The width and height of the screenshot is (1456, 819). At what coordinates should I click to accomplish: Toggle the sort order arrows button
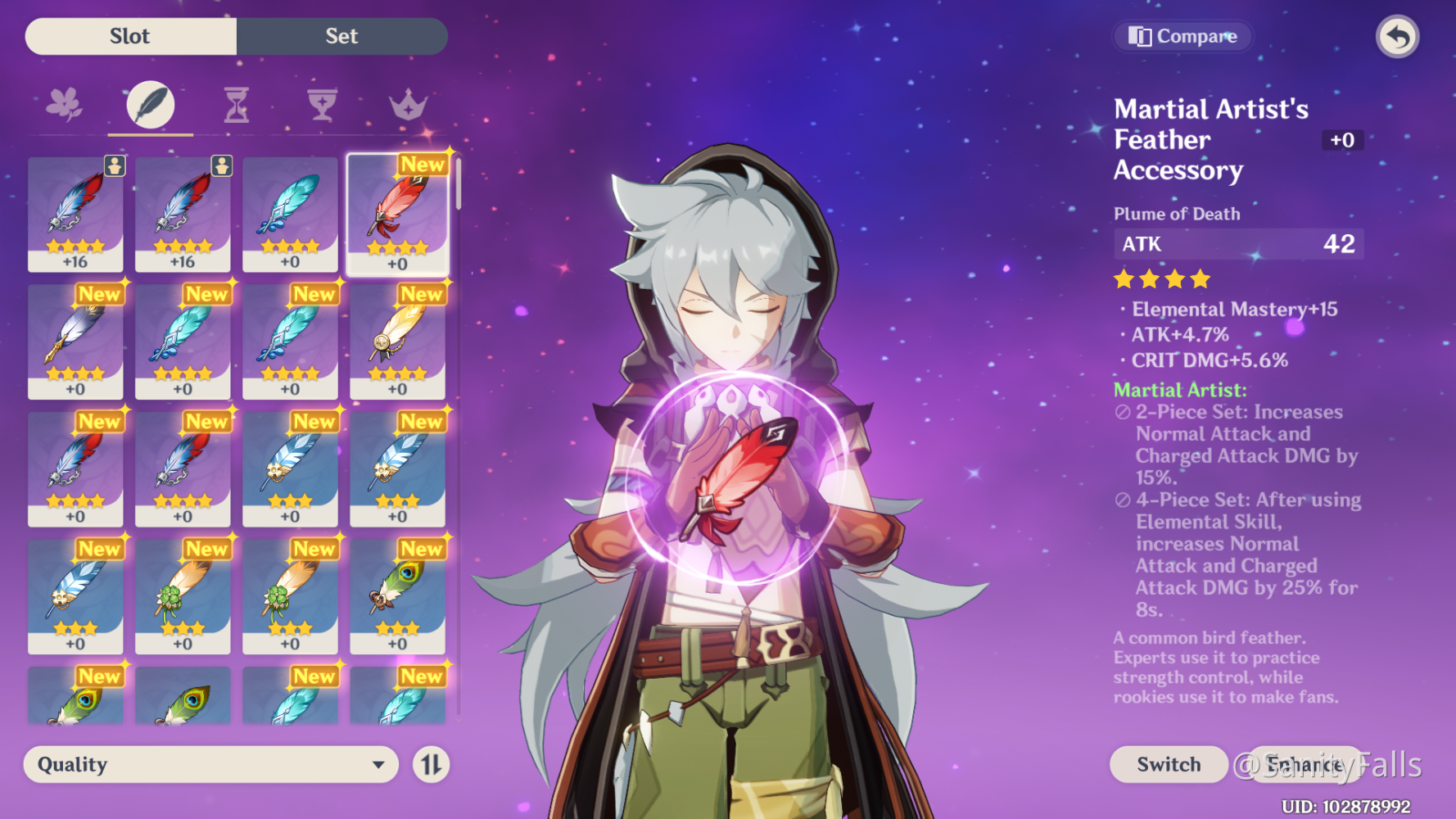point(431,765)
